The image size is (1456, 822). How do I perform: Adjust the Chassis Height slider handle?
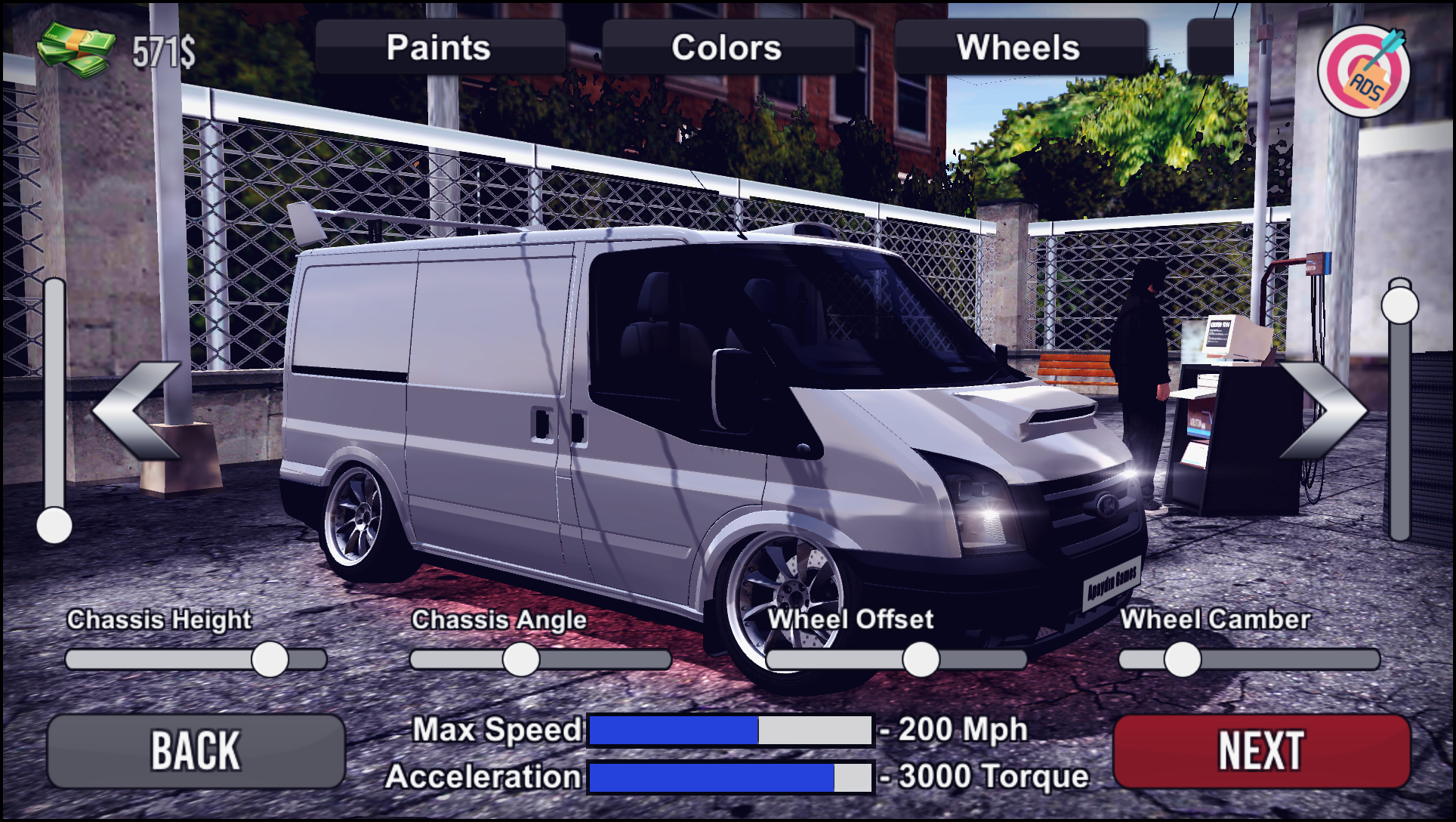pyautogui.click(x=270, y=659)
